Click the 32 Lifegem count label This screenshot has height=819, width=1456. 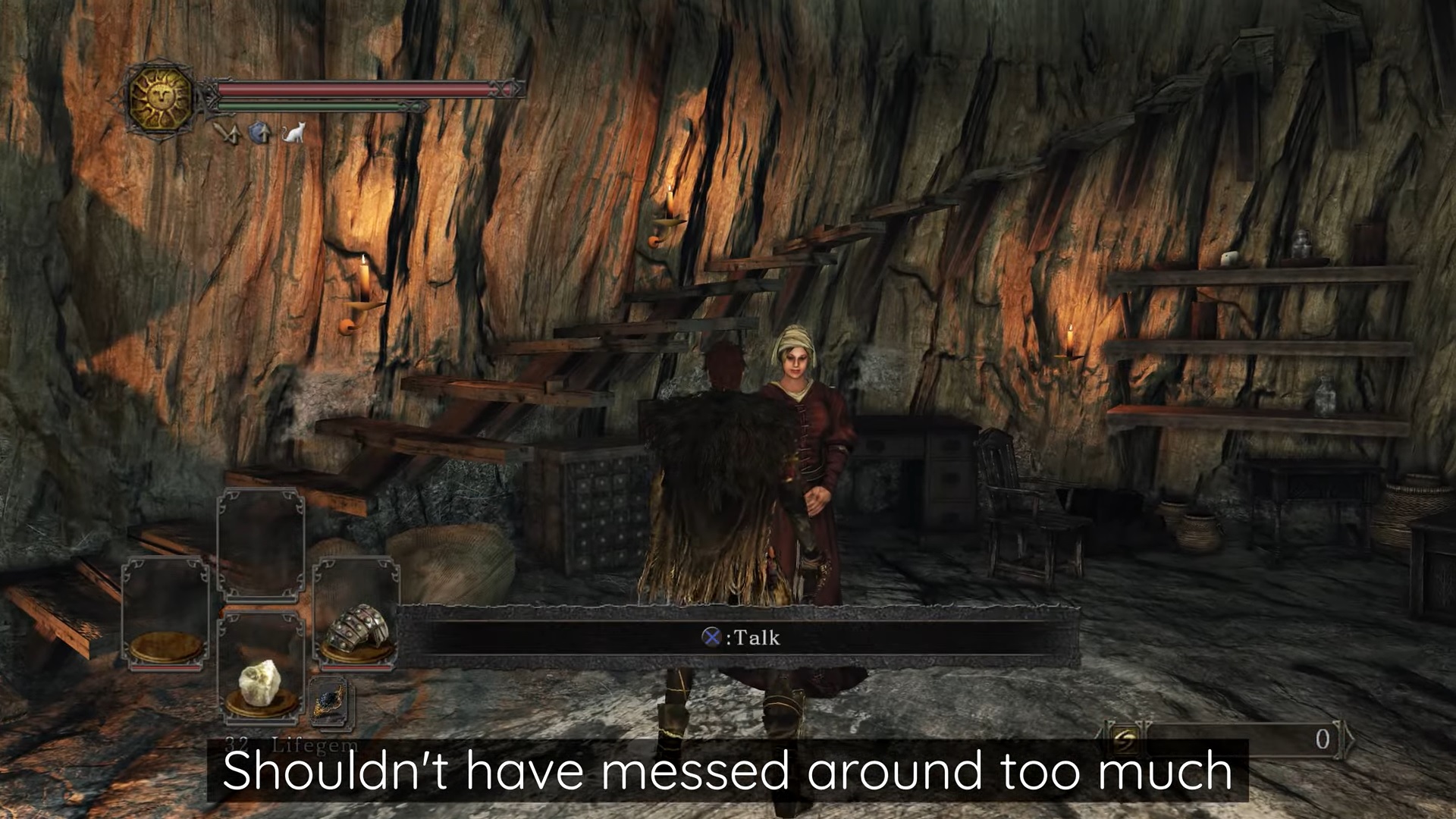[290, 745]
